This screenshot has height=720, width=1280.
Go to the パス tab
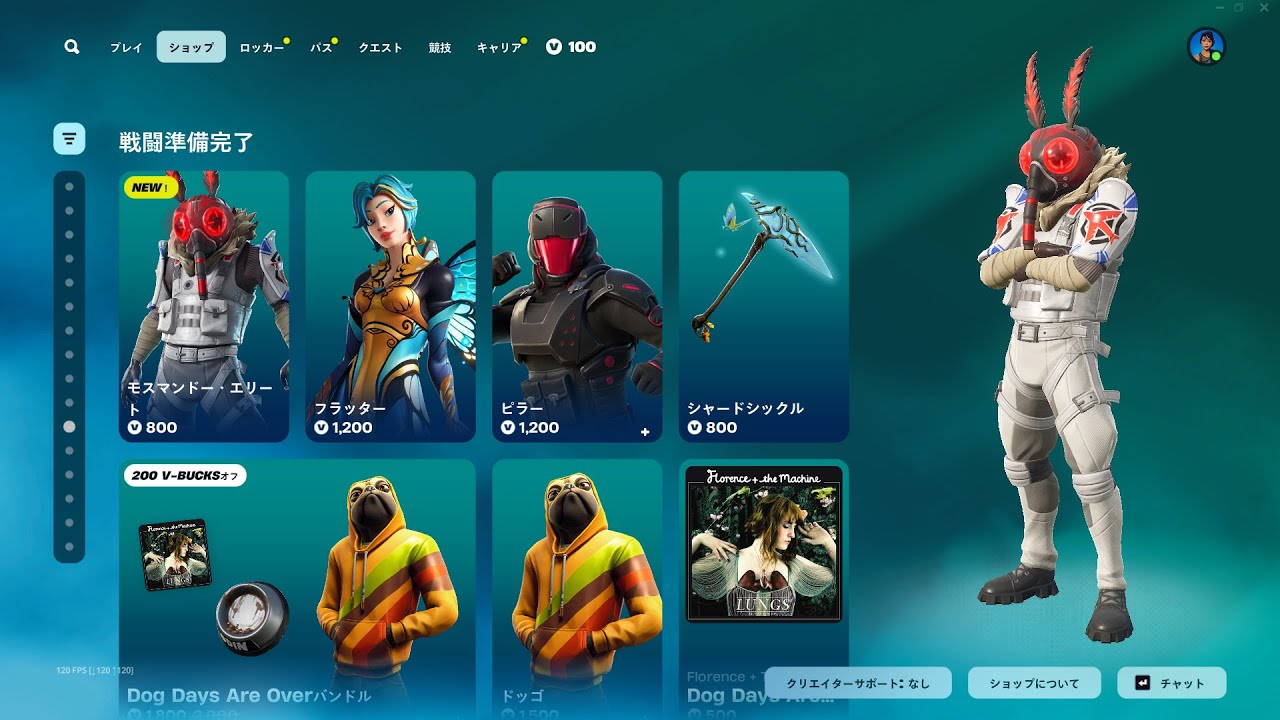point(321,47)
